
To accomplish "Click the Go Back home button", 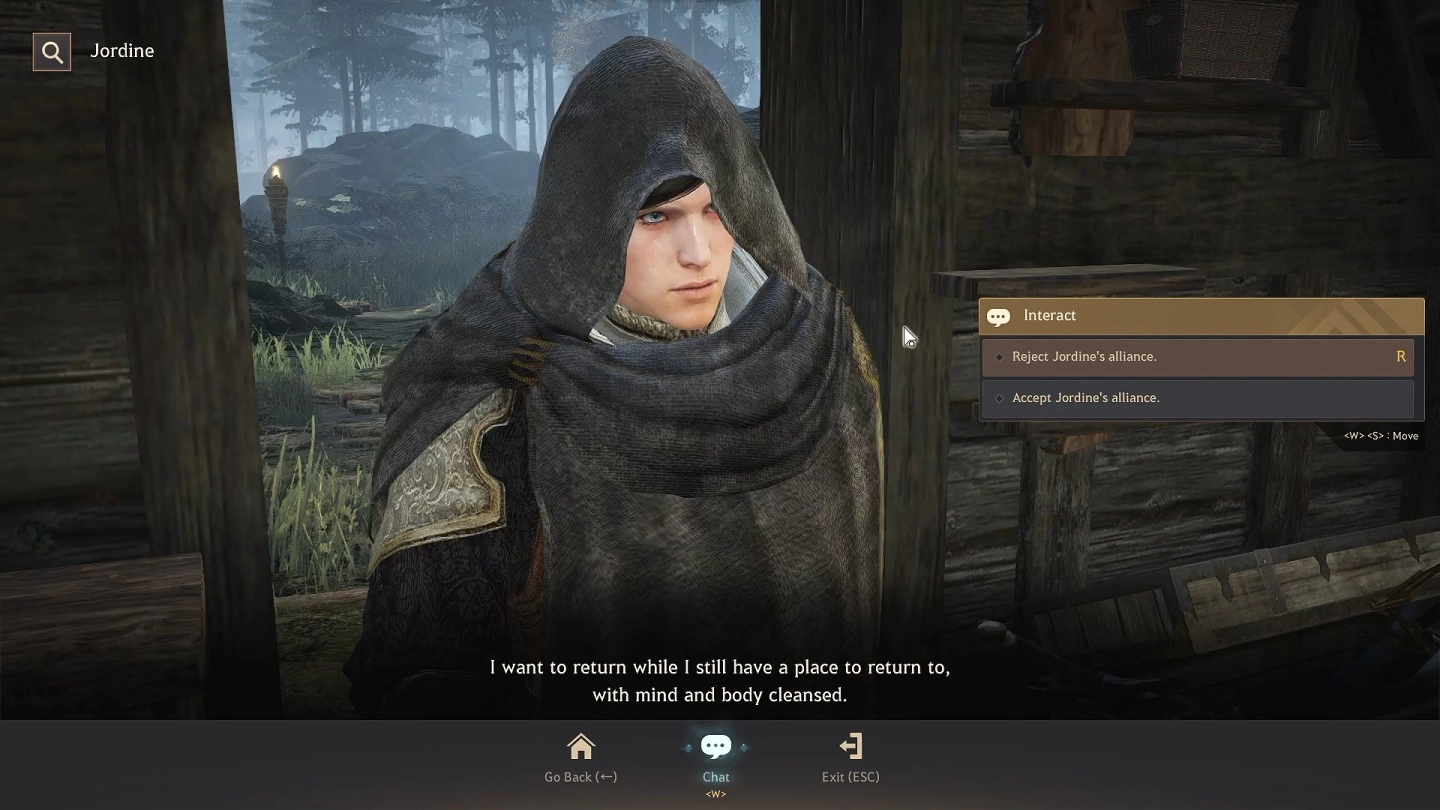I will (580, 757).
